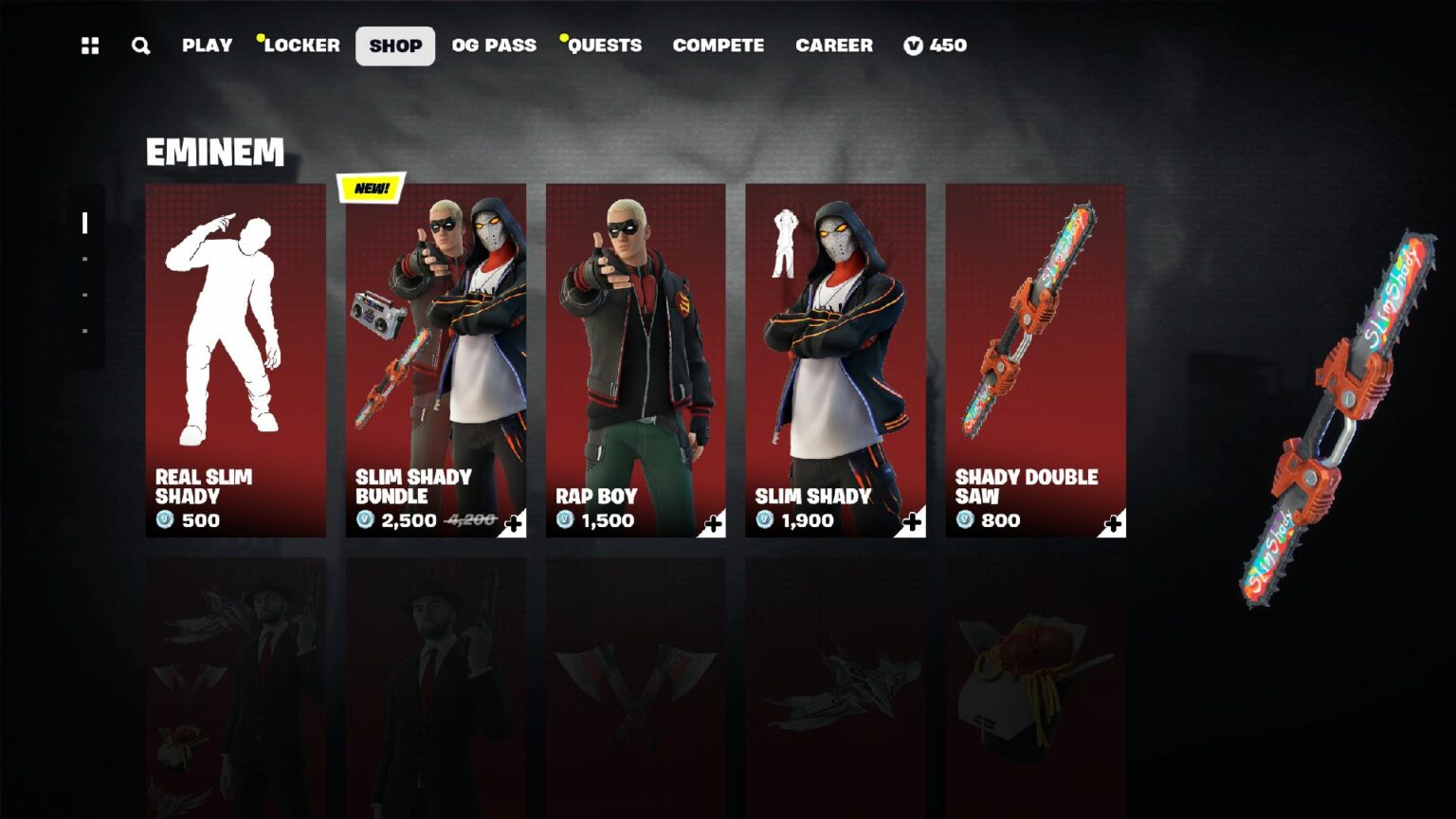Open the grid menu icon
Screen dimensions: 1456x819
(90, 45)
